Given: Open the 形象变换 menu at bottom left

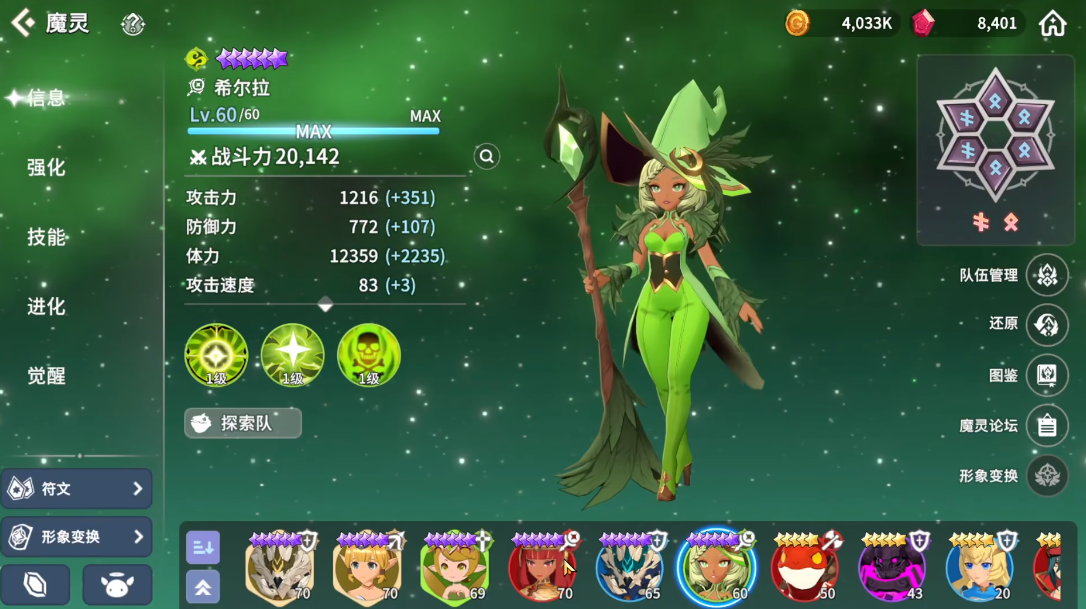Looking at the screenshot, I should tap(76, 537).
